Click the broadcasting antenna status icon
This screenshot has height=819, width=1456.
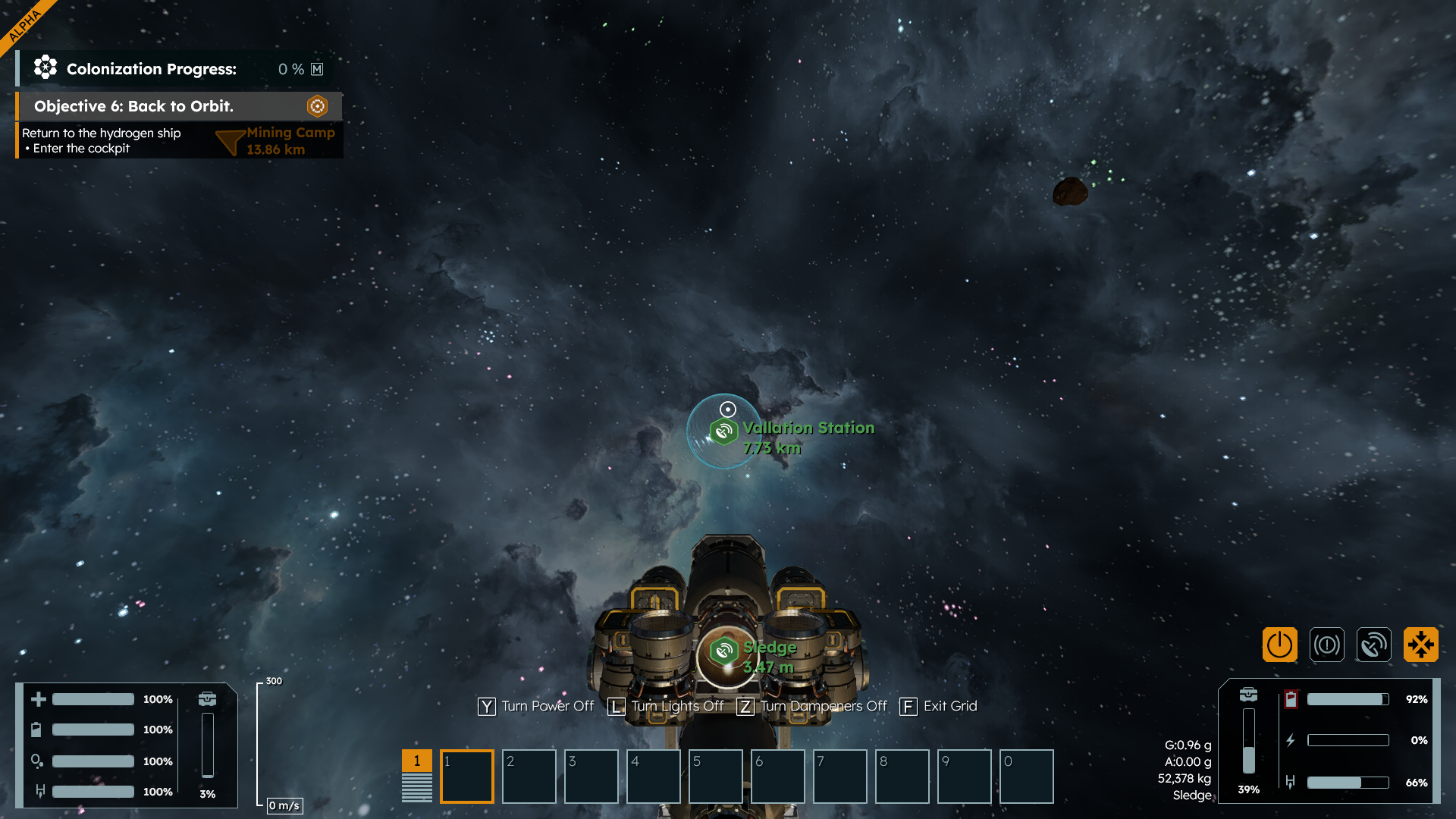(x=1373, y=645)
